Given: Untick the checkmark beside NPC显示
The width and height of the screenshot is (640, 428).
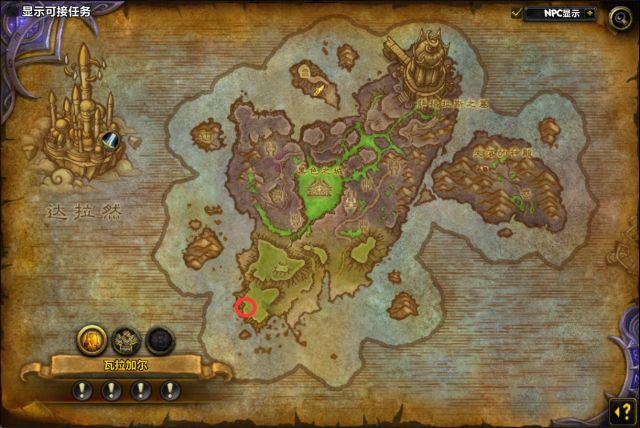Looking at the screenshot, I should [x=517, y=14].
